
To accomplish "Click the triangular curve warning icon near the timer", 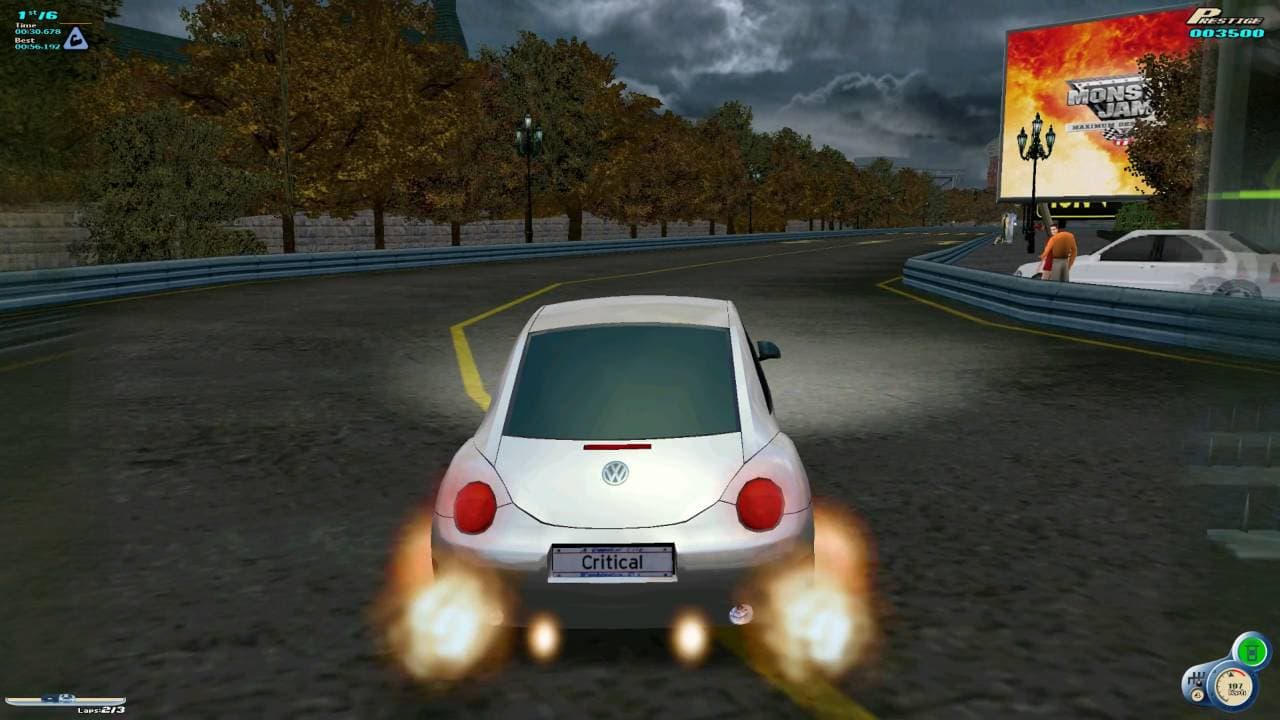I will click(76, 37).
